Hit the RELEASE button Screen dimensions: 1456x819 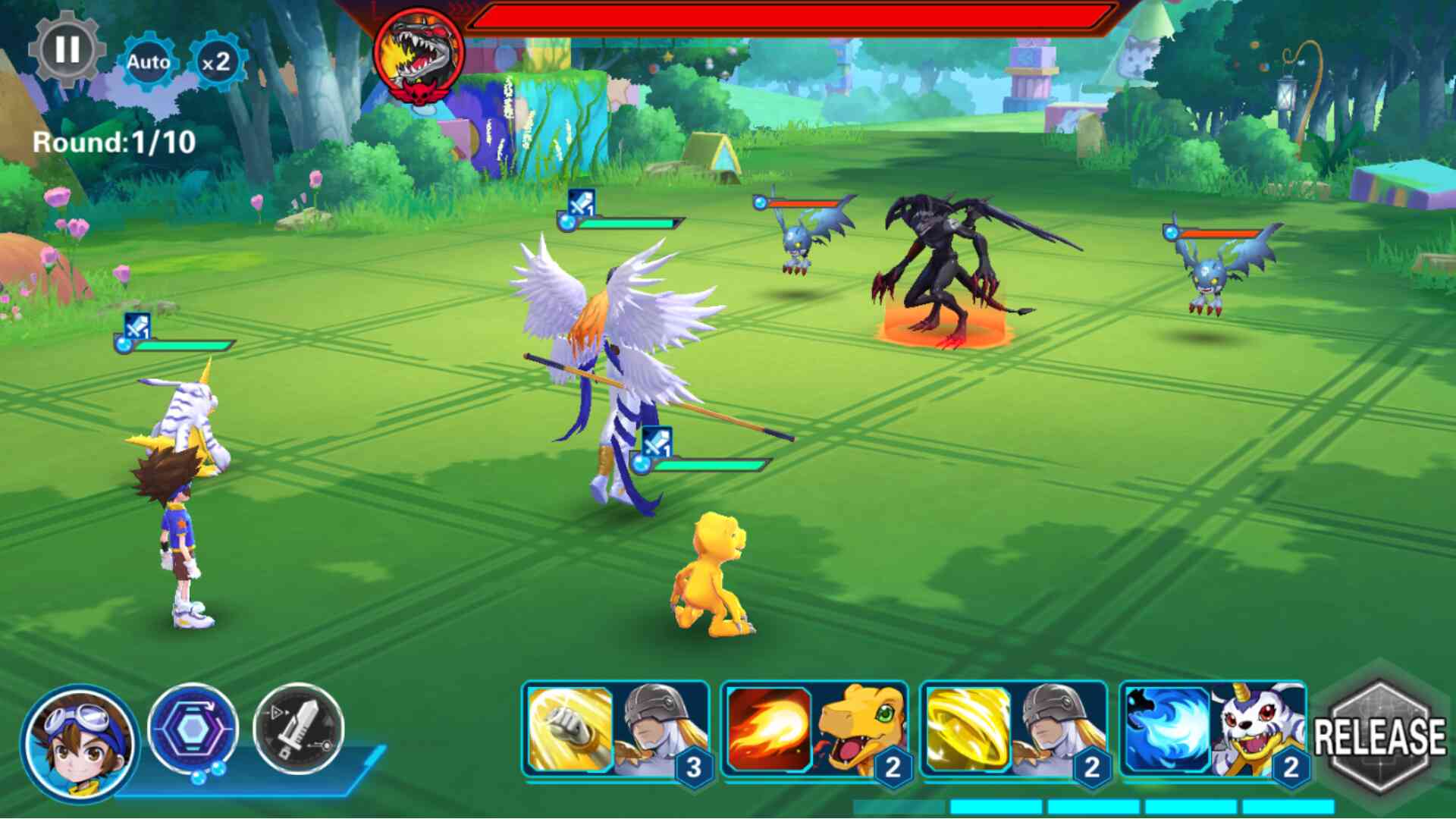1380,736
